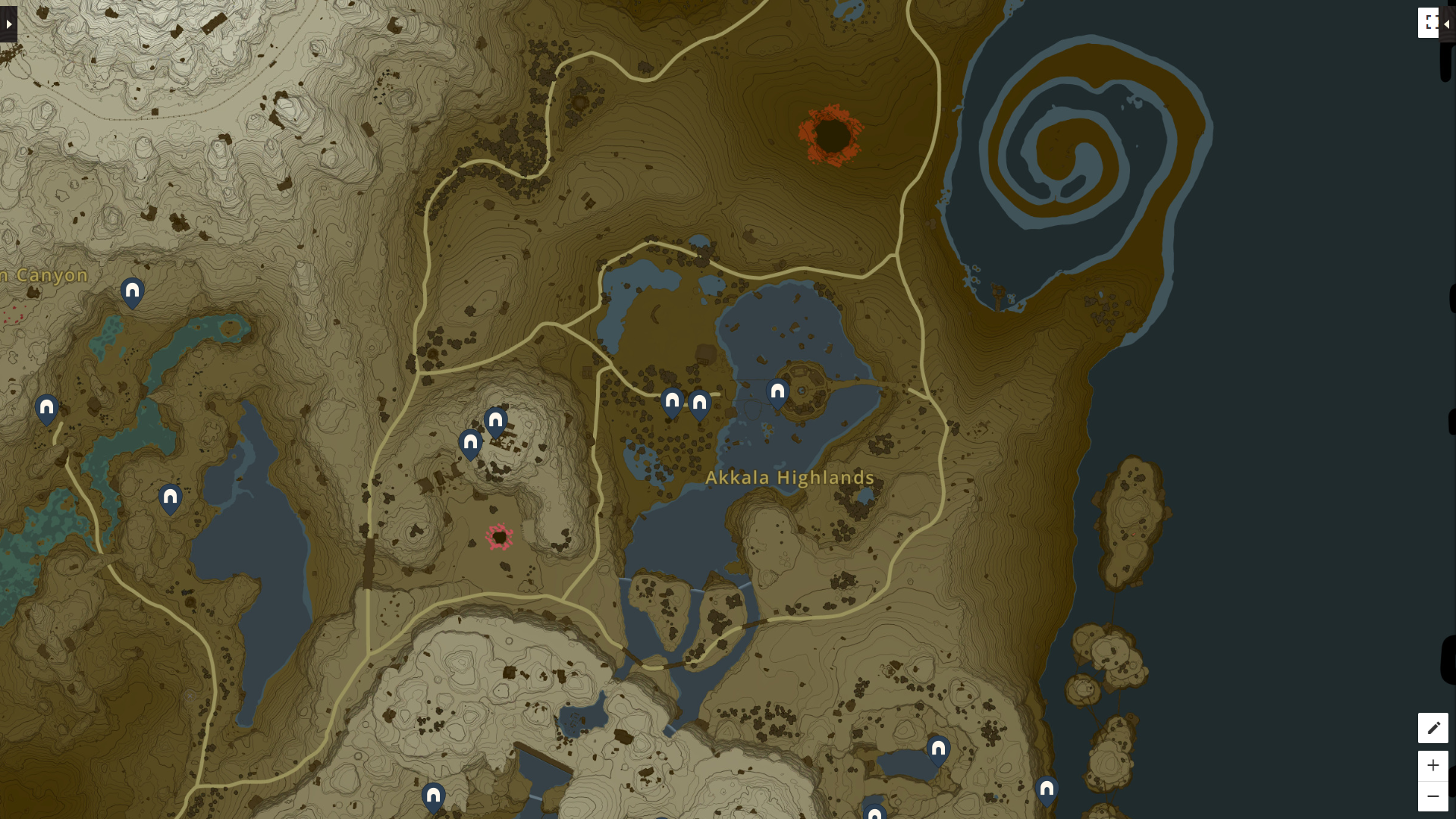The height and width of the screenshot is (819, 1456).
Task: Select the lower marker on the ruined hilltop
Action: 470,444
